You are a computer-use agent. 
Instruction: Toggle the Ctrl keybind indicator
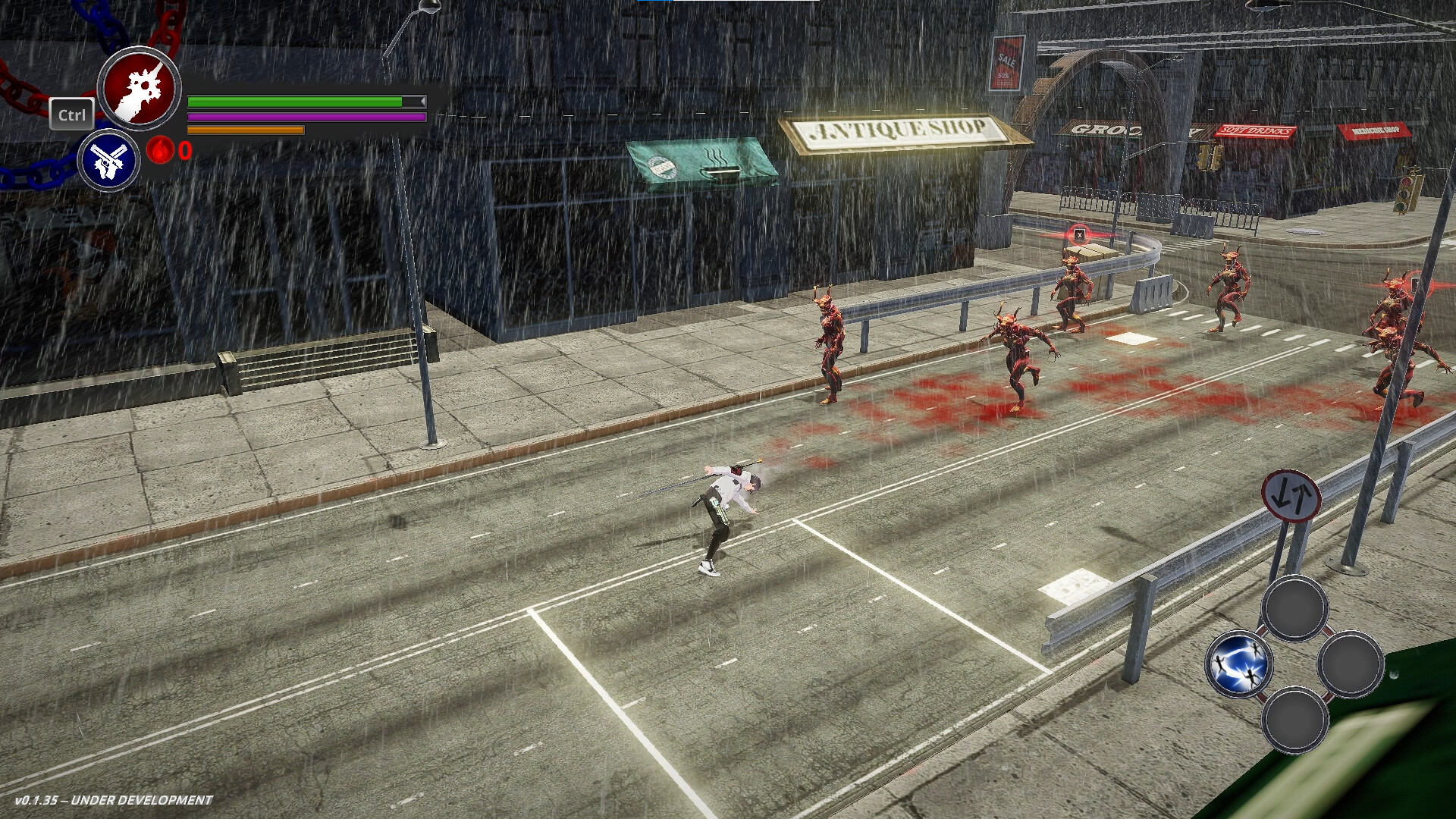click(72, 115)
